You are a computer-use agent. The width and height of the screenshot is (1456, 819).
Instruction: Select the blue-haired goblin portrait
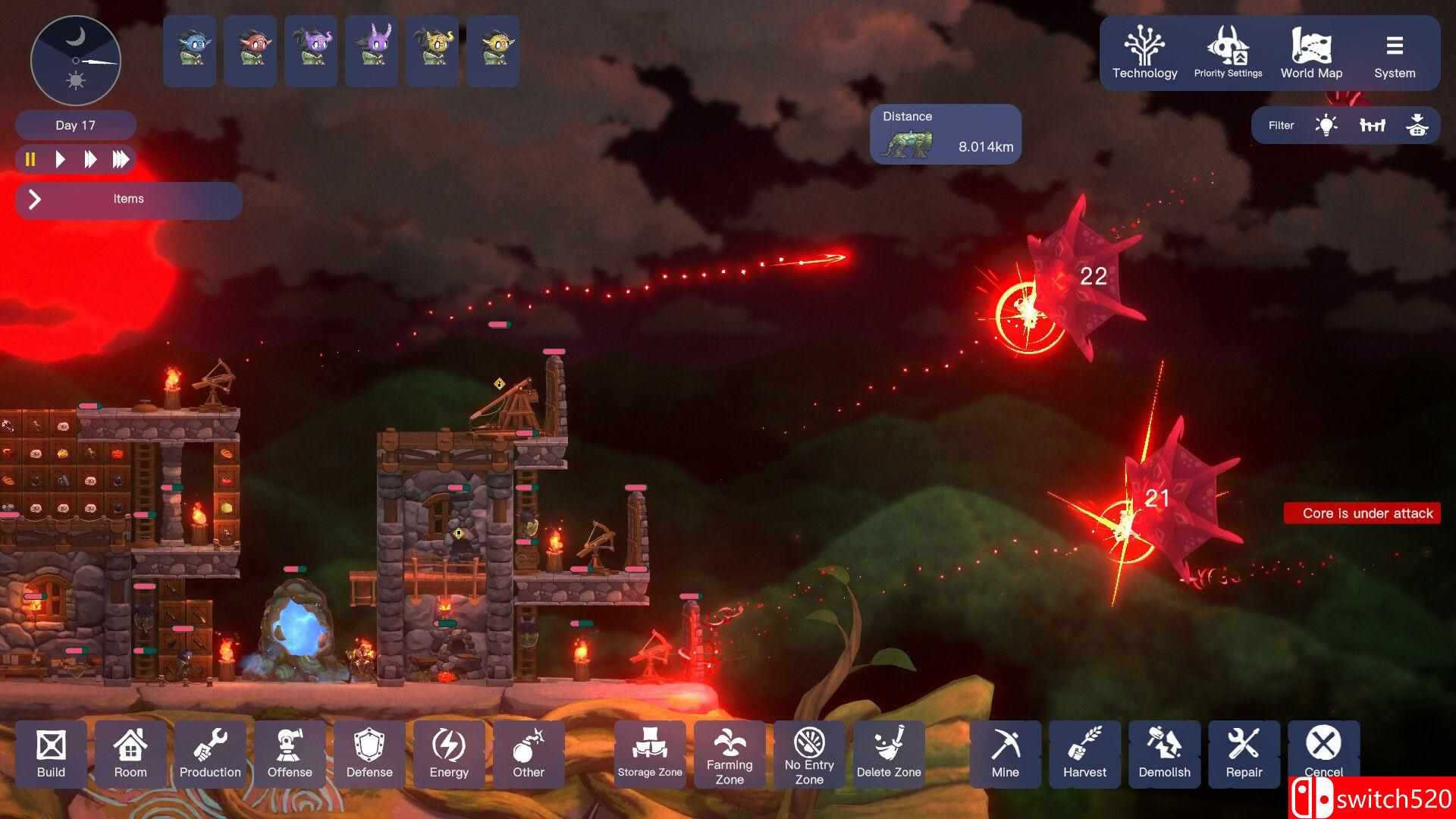point(190,51)
